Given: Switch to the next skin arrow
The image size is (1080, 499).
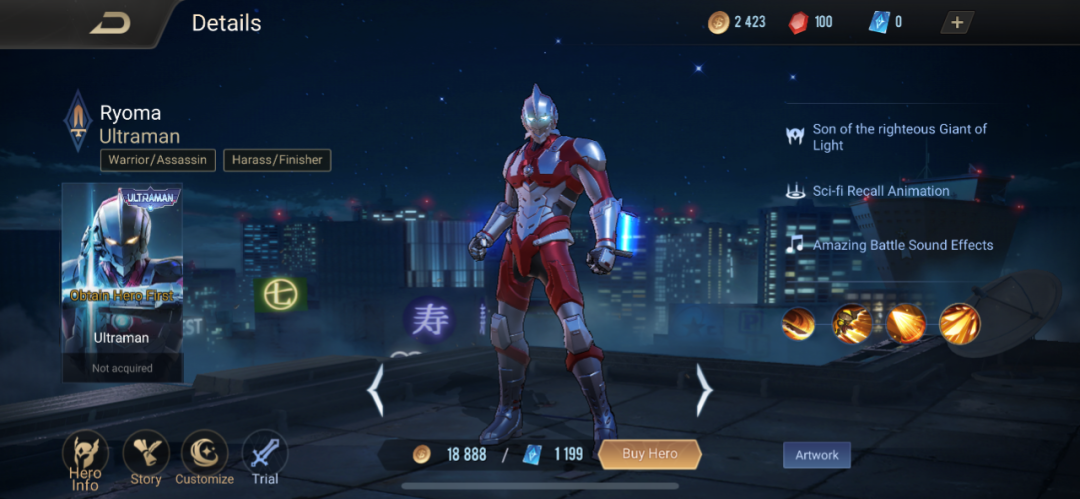Looking at the screenshot, I should (704, 390).
